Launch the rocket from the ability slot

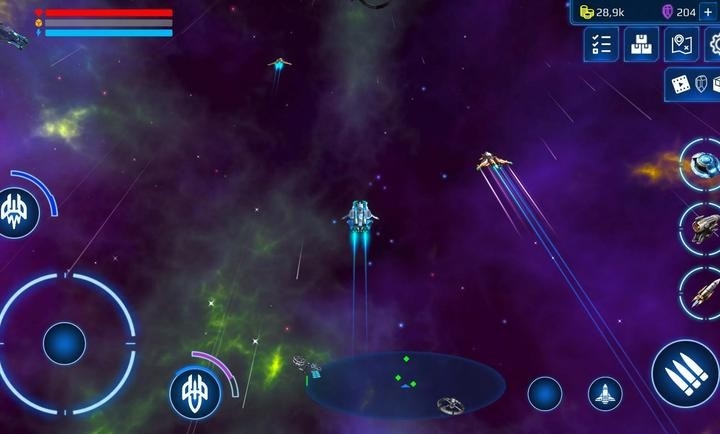(701, 292)
